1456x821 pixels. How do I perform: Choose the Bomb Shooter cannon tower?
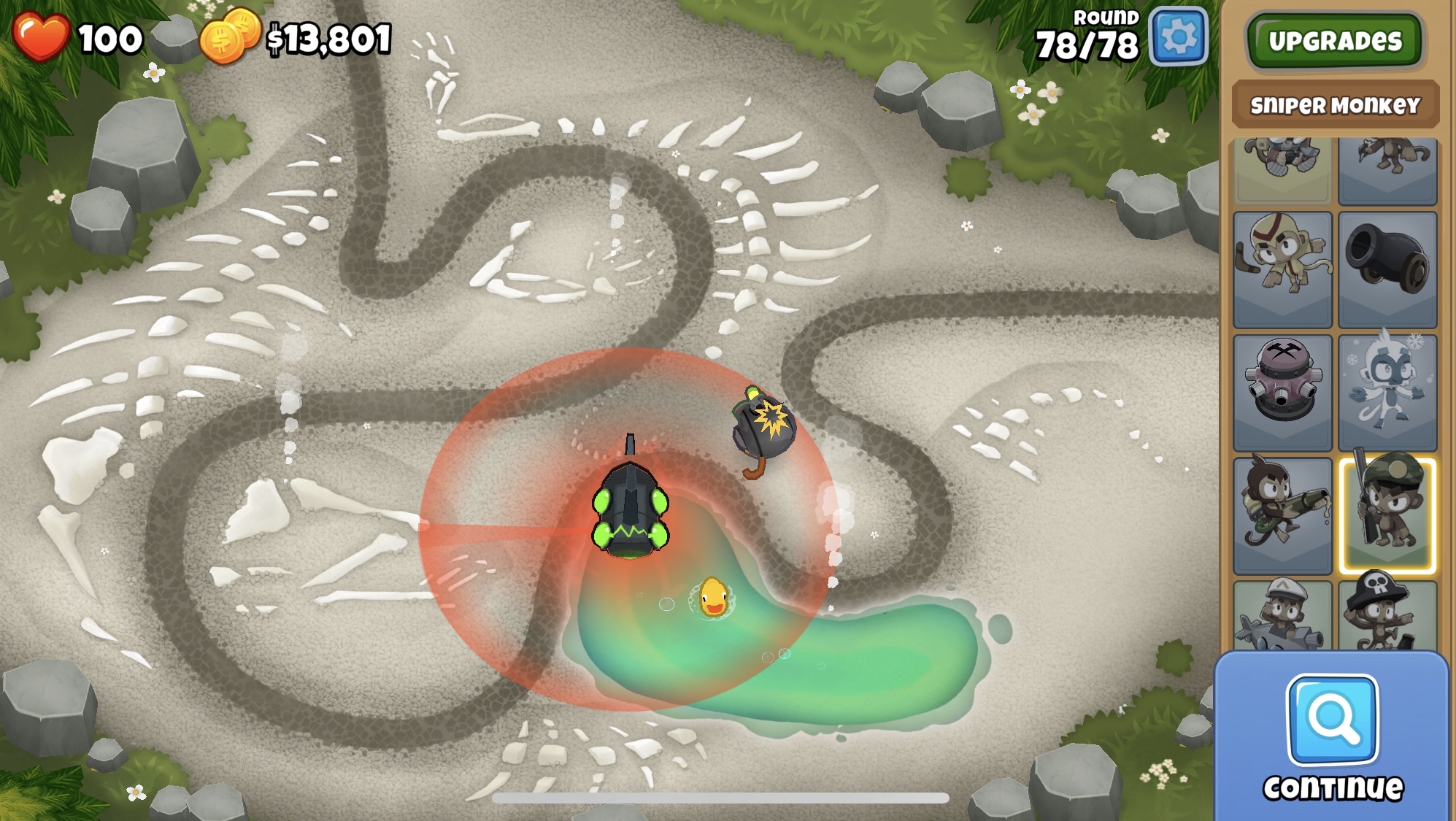(x=1387, y=269)
